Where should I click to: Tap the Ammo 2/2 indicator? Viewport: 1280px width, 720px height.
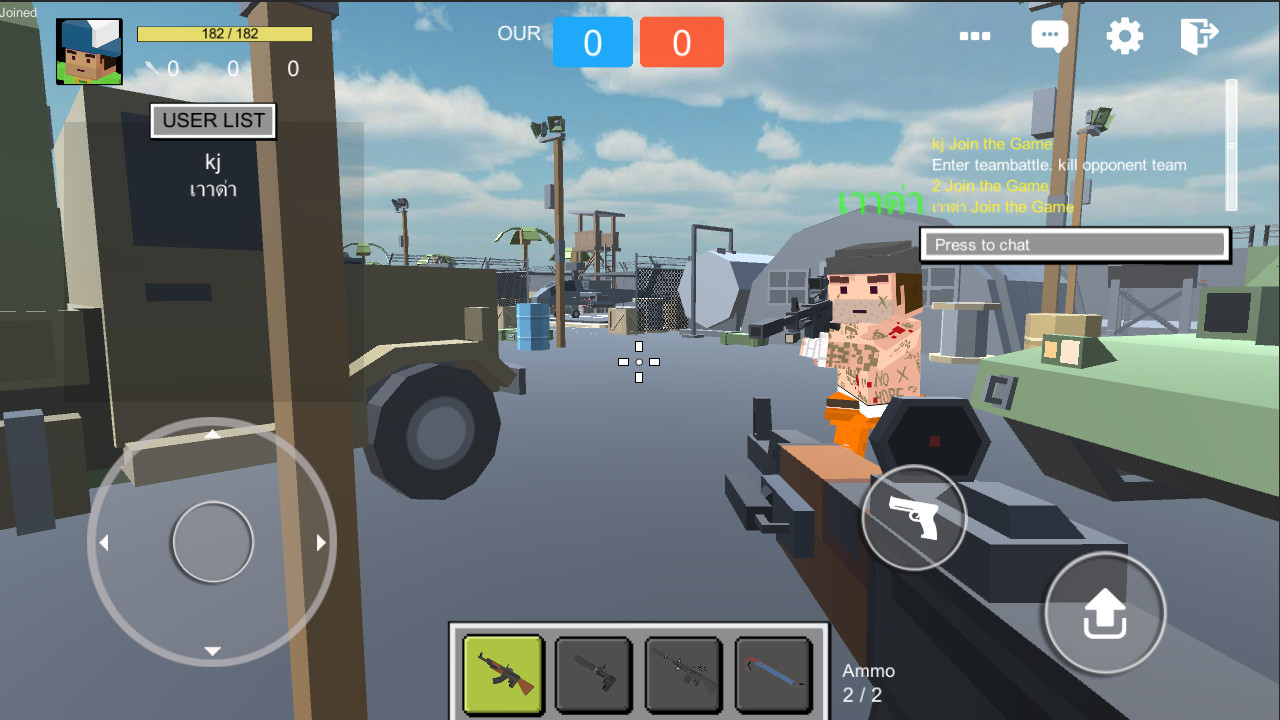click(x=867, y=681)
